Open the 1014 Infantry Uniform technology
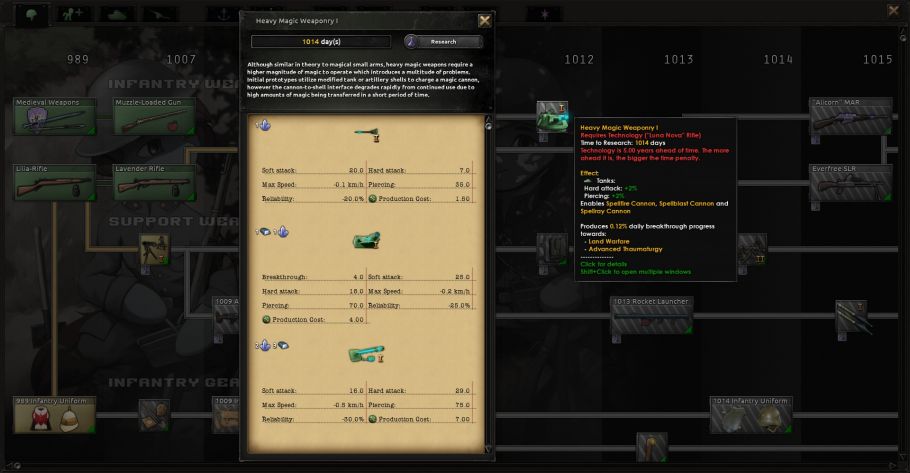The height and width of the screenshot is (473, 910). 751,415
